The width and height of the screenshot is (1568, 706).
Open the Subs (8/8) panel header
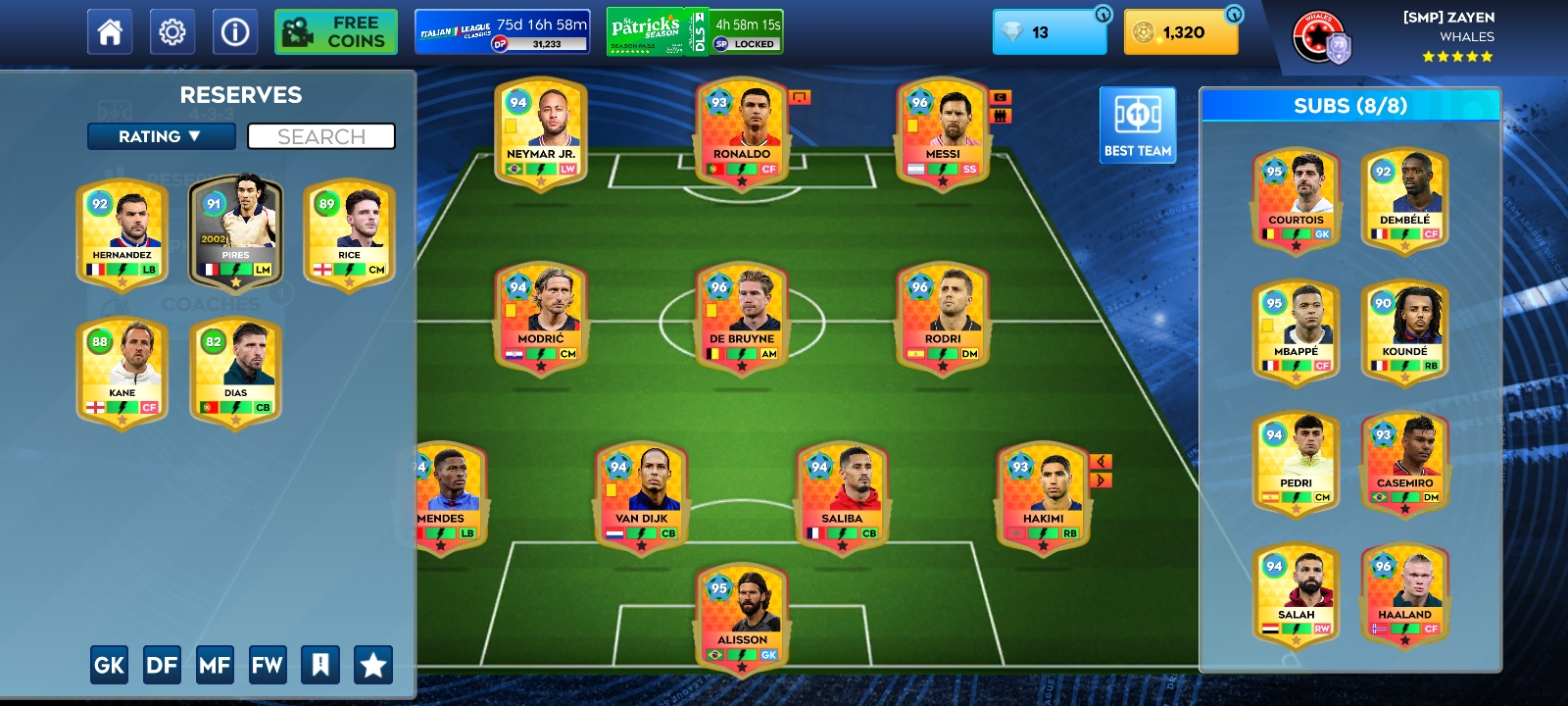coord(1350,105)
